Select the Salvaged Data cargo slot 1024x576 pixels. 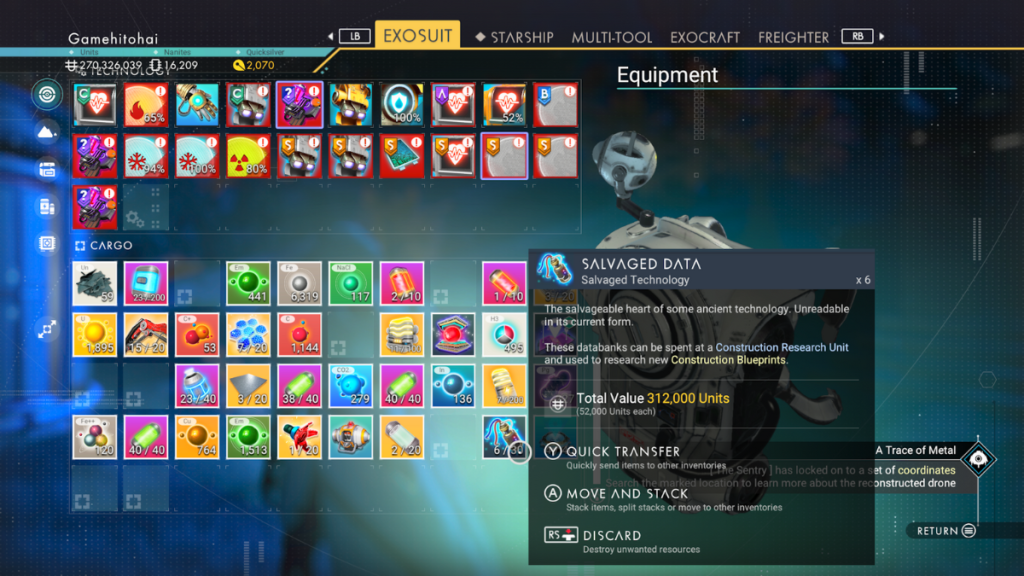coord(505,437)
